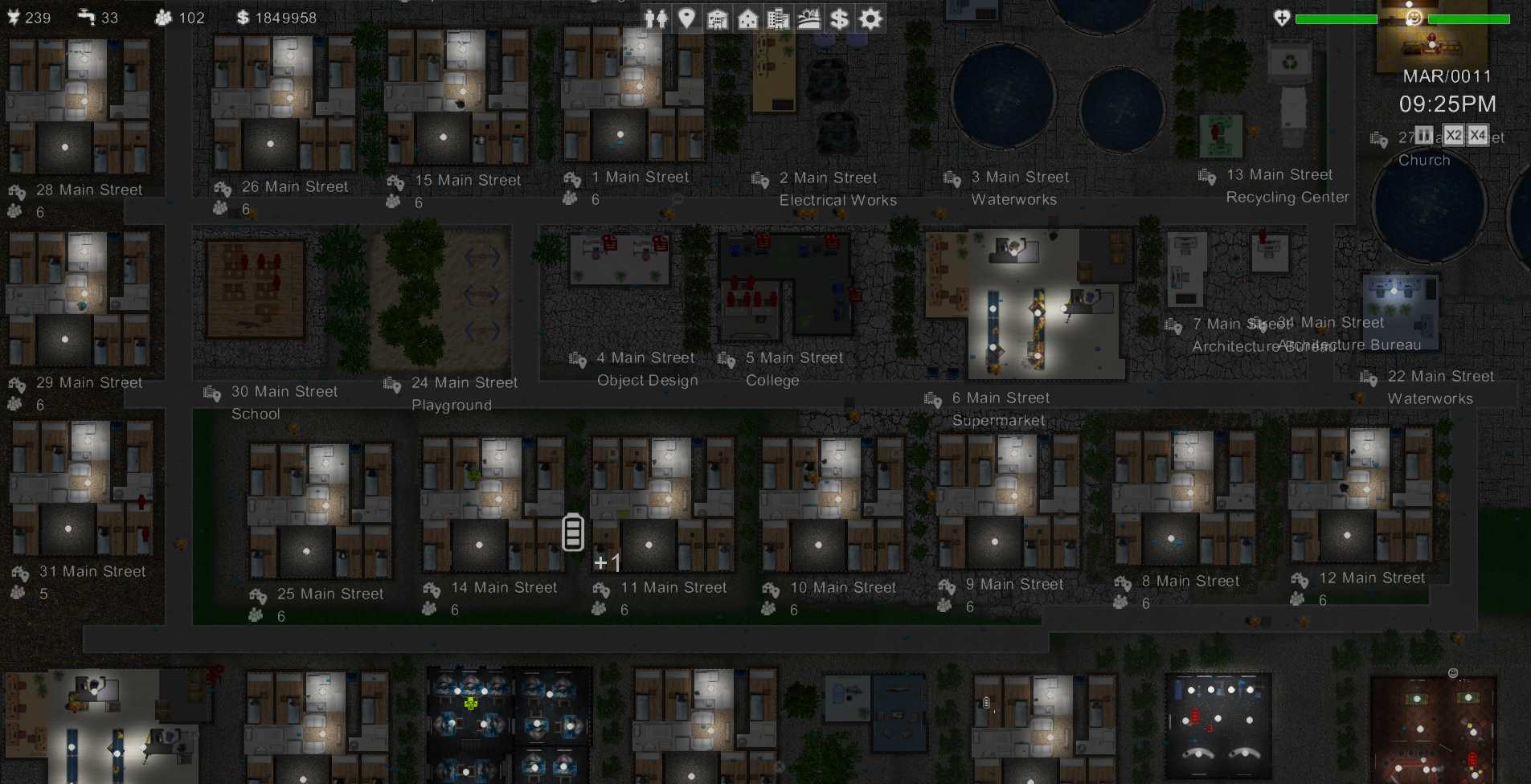This screenshot has height=784, width=1531.
Task: Enable X4 game speed
Action: [1477, 135]
